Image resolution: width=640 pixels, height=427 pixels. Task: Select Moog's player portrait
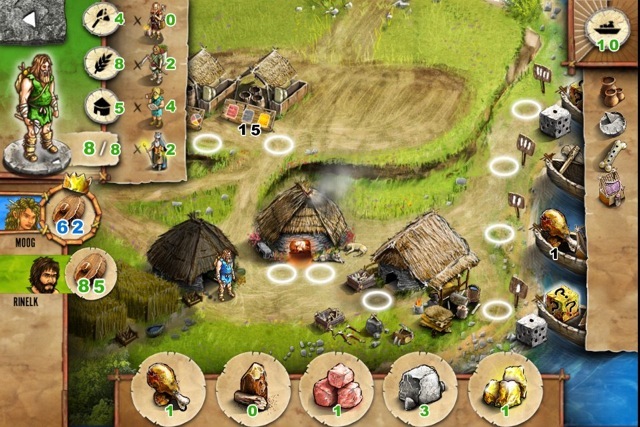(x=23, y=212)
